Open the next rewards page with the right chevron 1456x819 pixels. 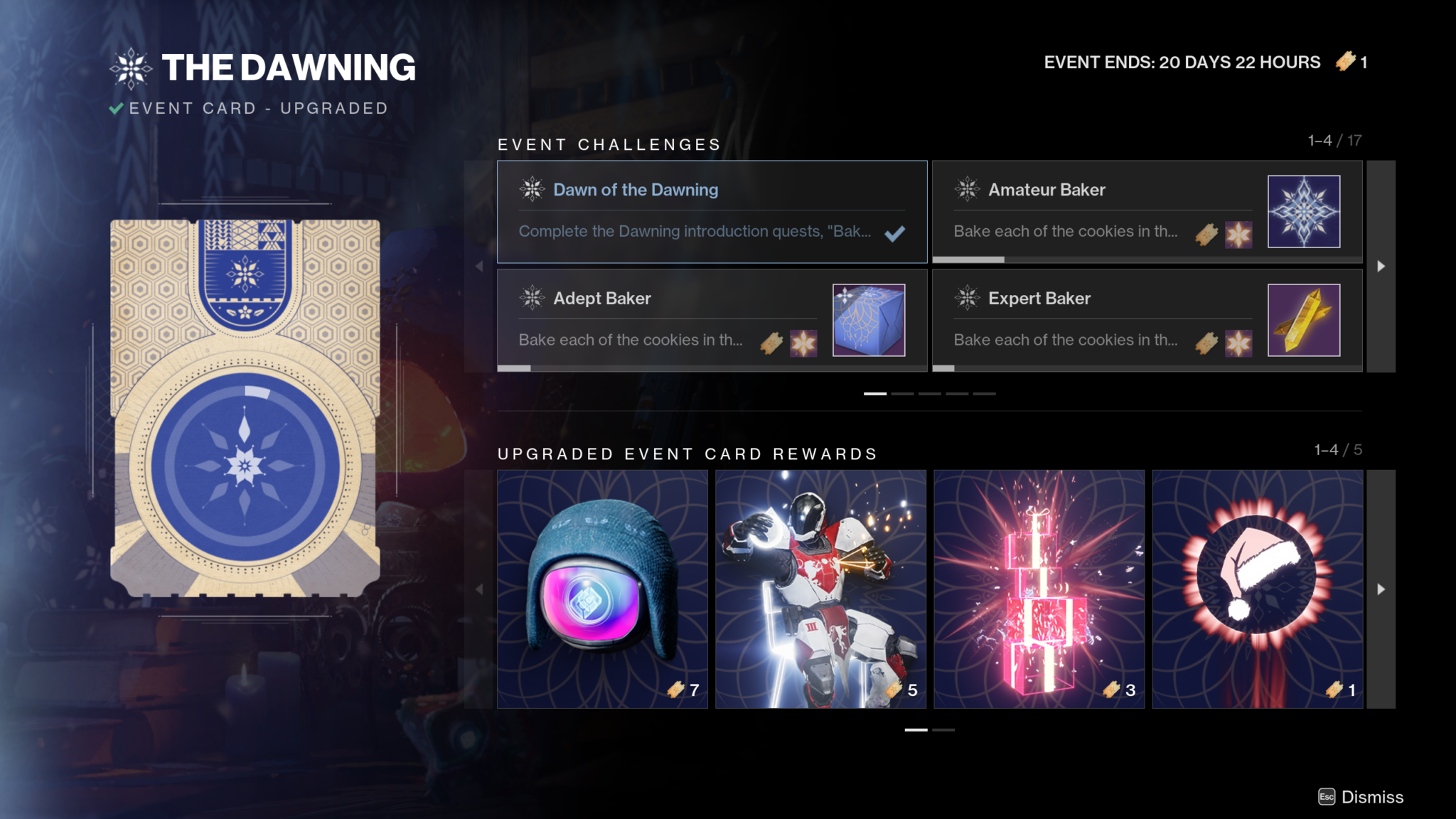1381,589
